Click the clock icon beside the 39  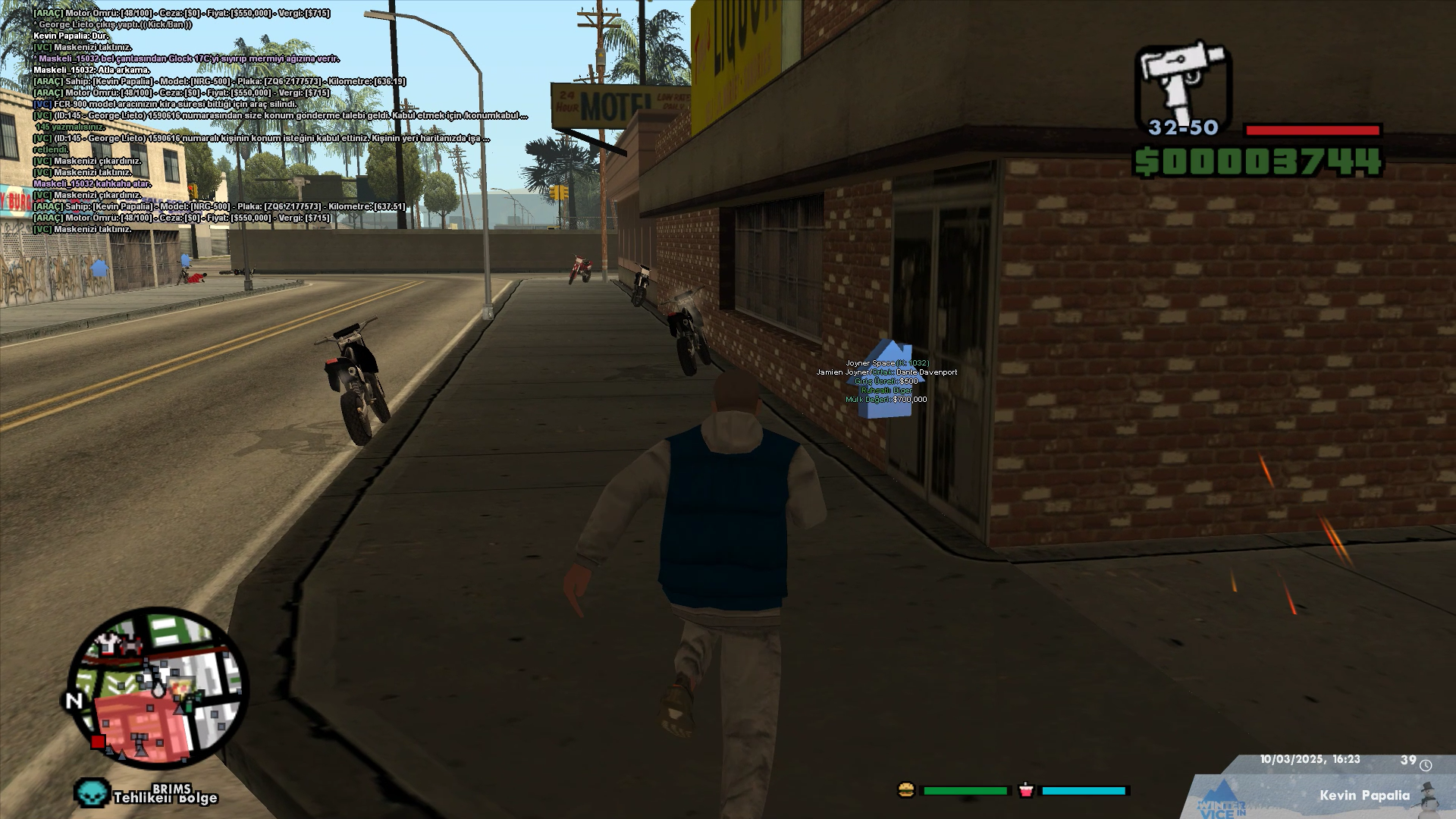click(1426, 764)
